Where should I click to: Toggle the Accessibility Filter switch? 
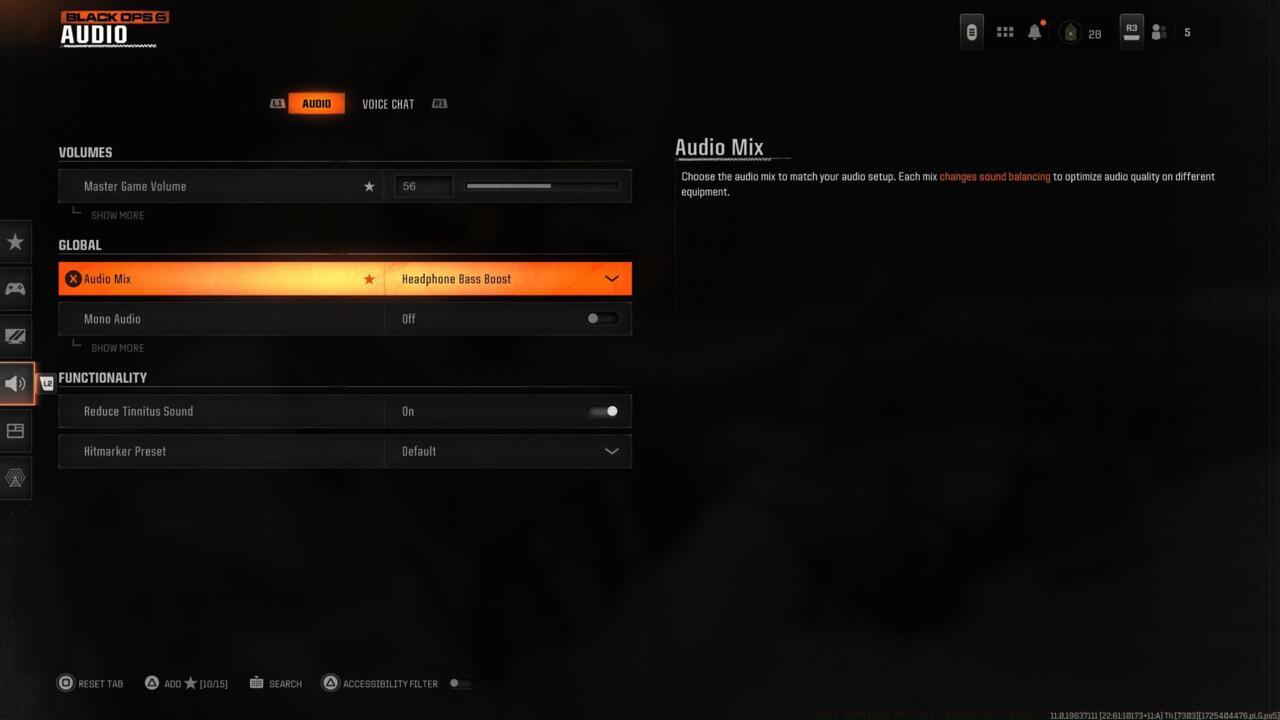click(460, 683)
